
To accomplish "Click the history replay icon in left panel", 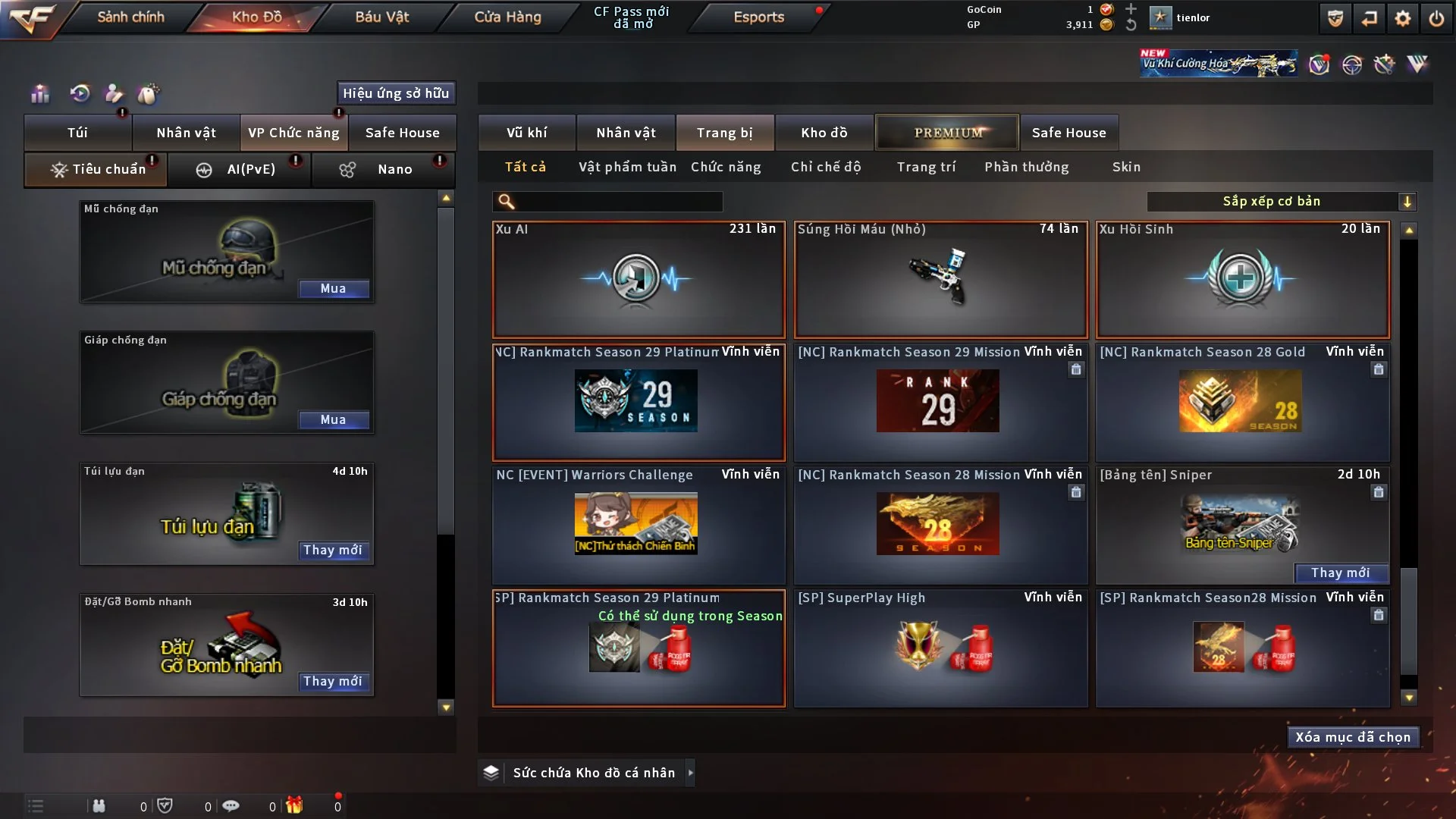I will point(79,93).
